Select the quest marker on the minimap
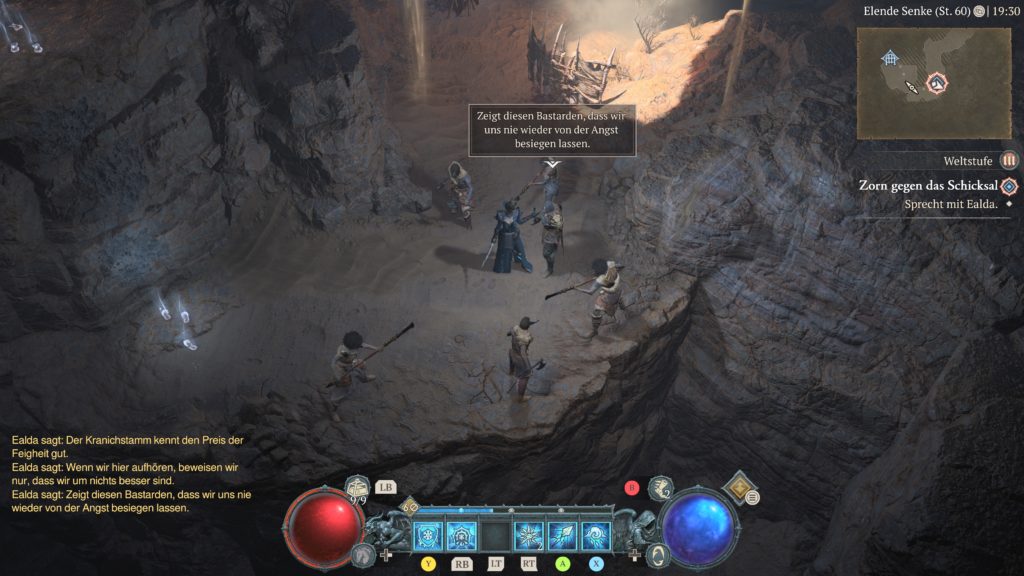The image size is (1024, 576). click(x=937, y=82)
